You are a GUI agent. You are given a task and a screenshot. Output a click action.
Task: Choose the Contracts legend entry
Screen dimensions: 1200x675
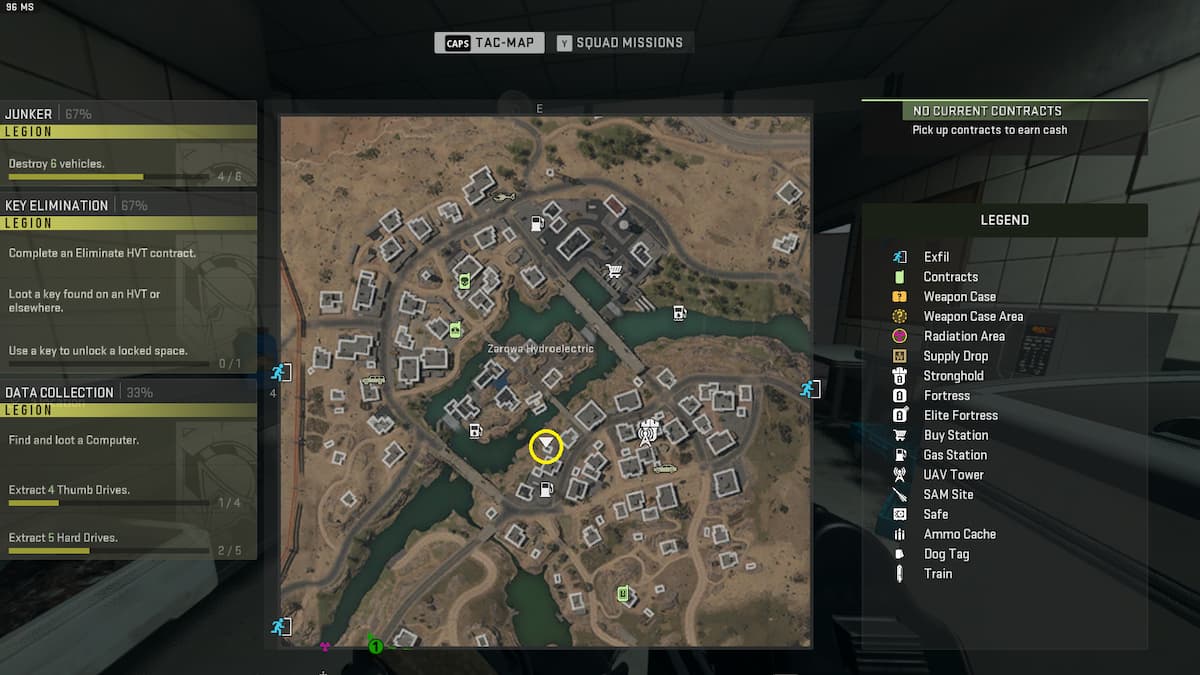point(950,277)
